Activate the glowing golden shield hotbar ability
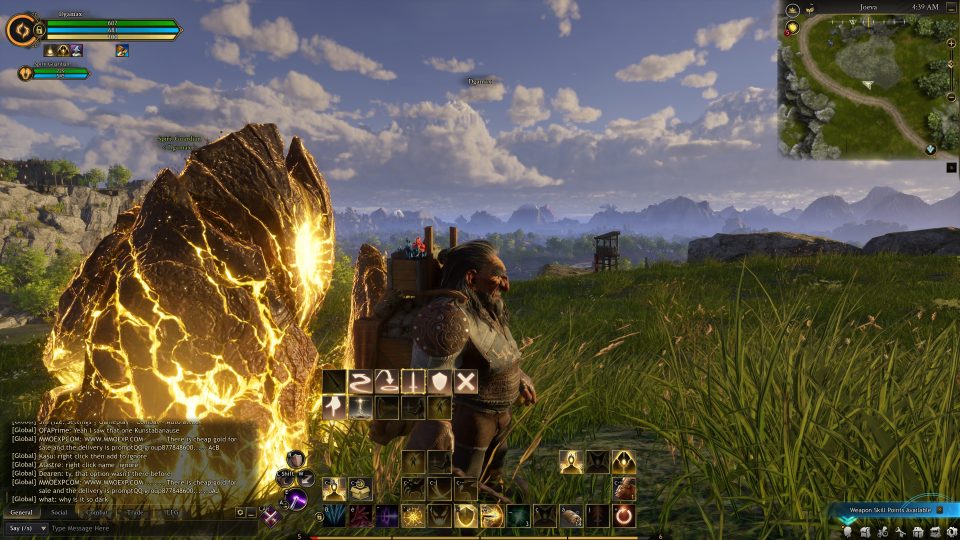Viewport: 960px width, 540px height. tap(465, 516)
